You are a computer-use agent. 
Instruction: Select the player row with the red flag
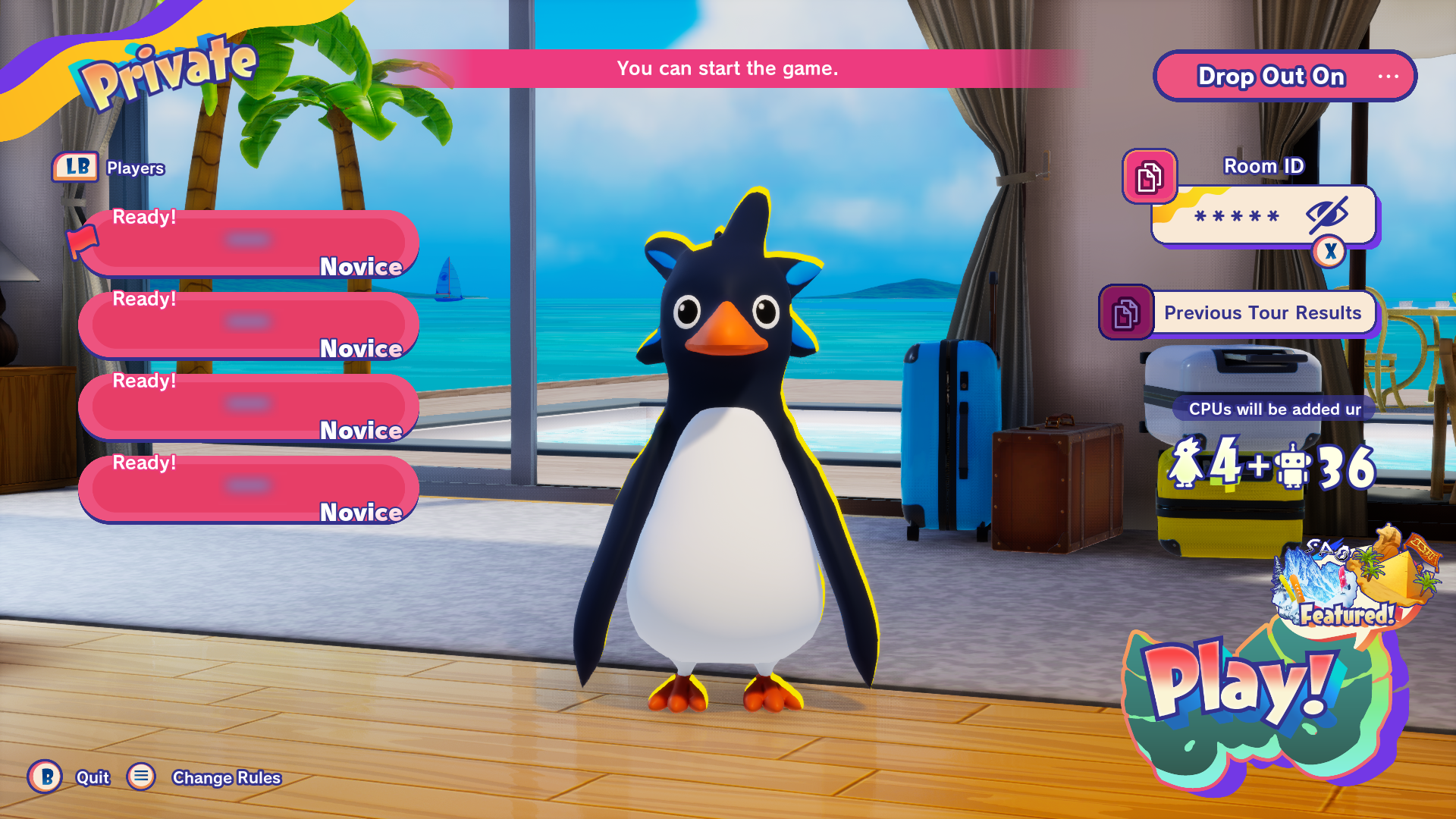click(249, 243)
